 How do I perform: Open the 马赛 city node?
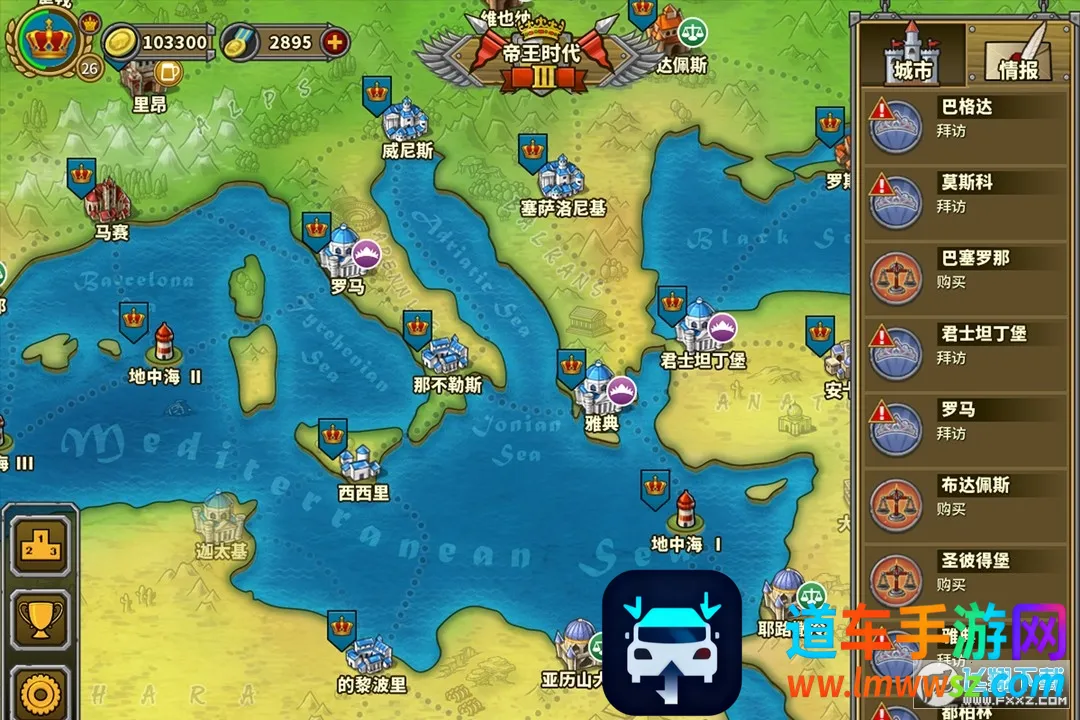(x=108, y=201)
